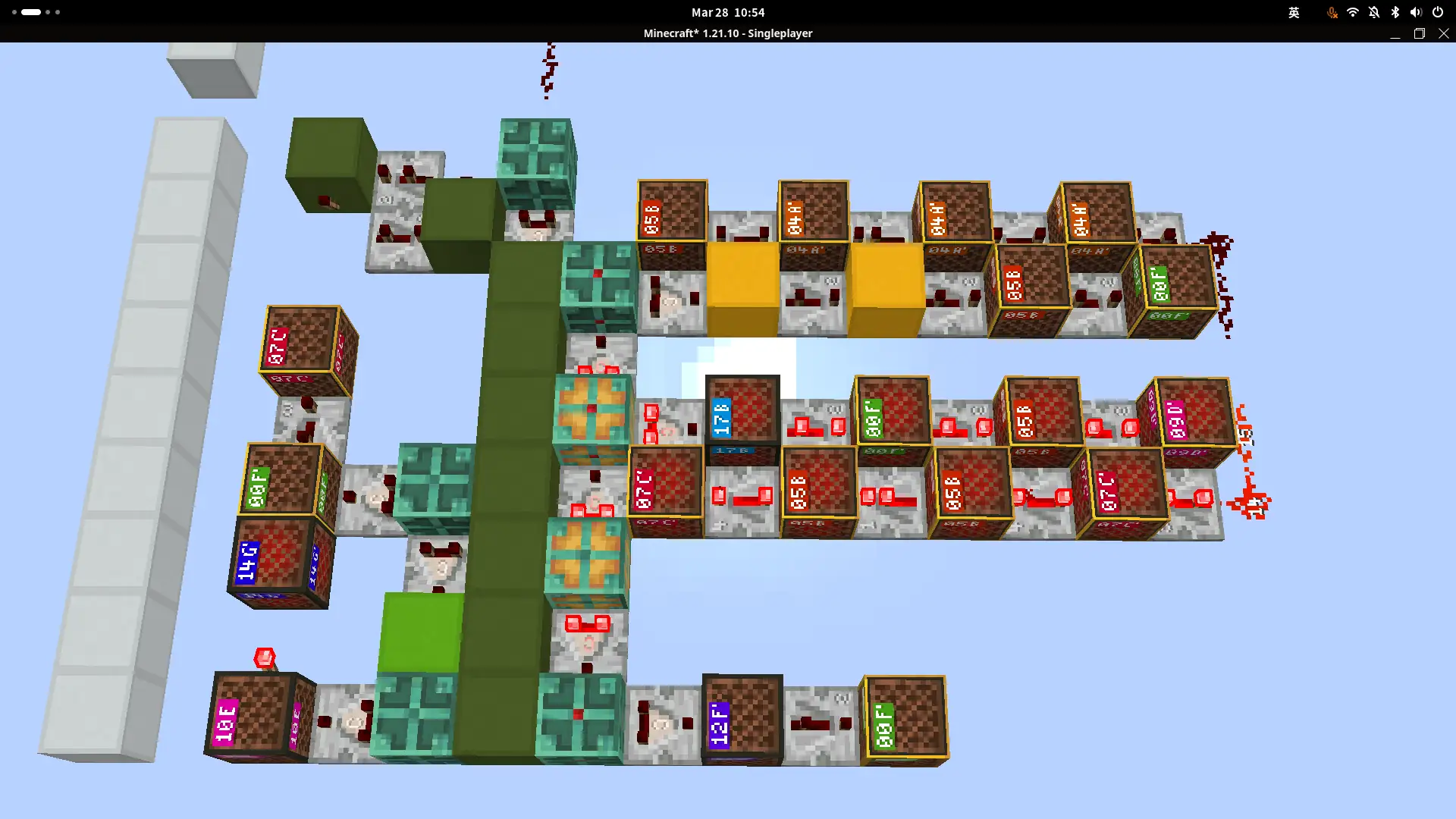Open the battery status menu at top left
Viewport: 1456px width, 819px height.
(30, 11)
